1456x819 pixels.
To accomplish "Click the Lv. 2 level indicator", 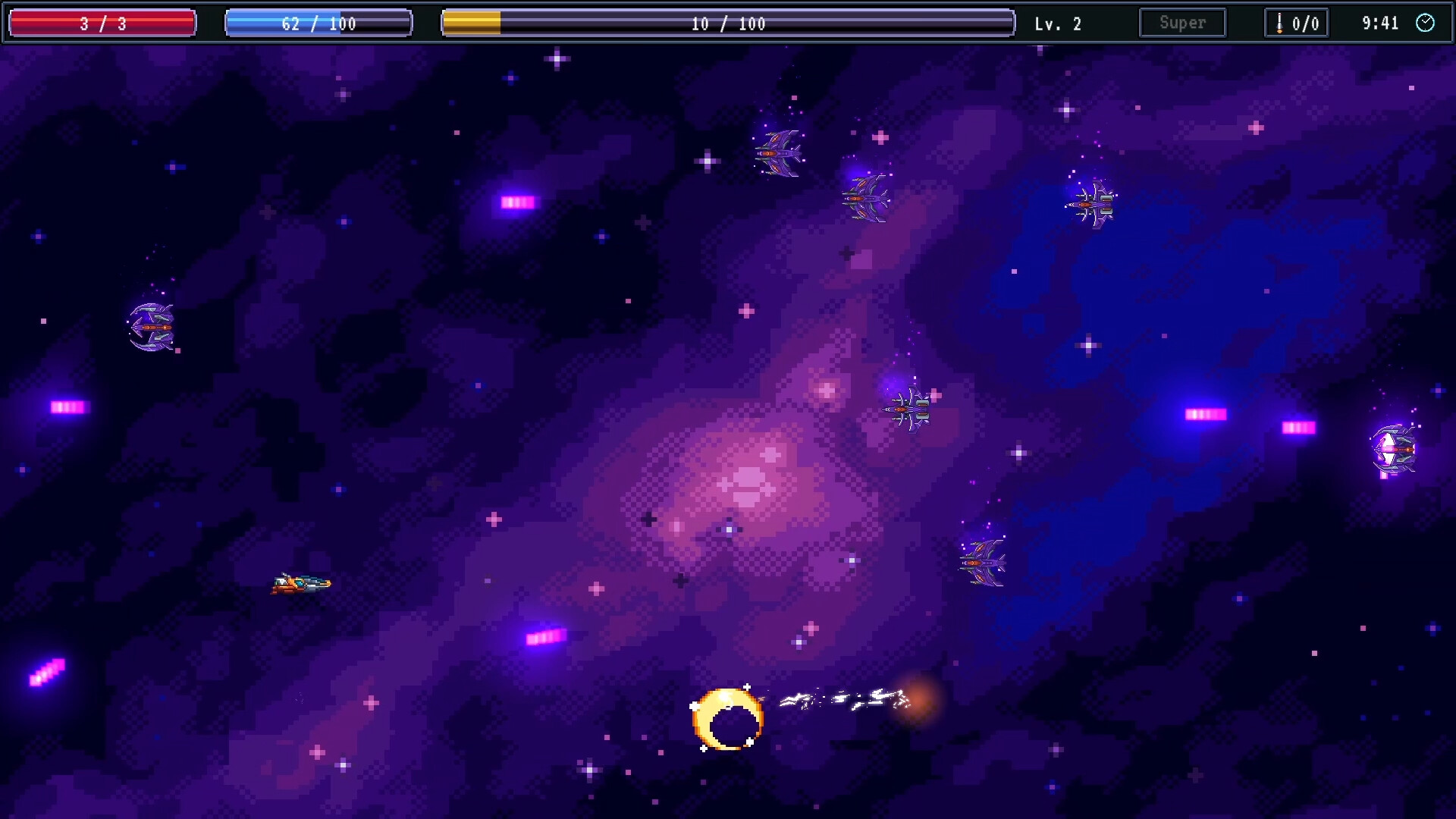I will tap(1056, 23).
